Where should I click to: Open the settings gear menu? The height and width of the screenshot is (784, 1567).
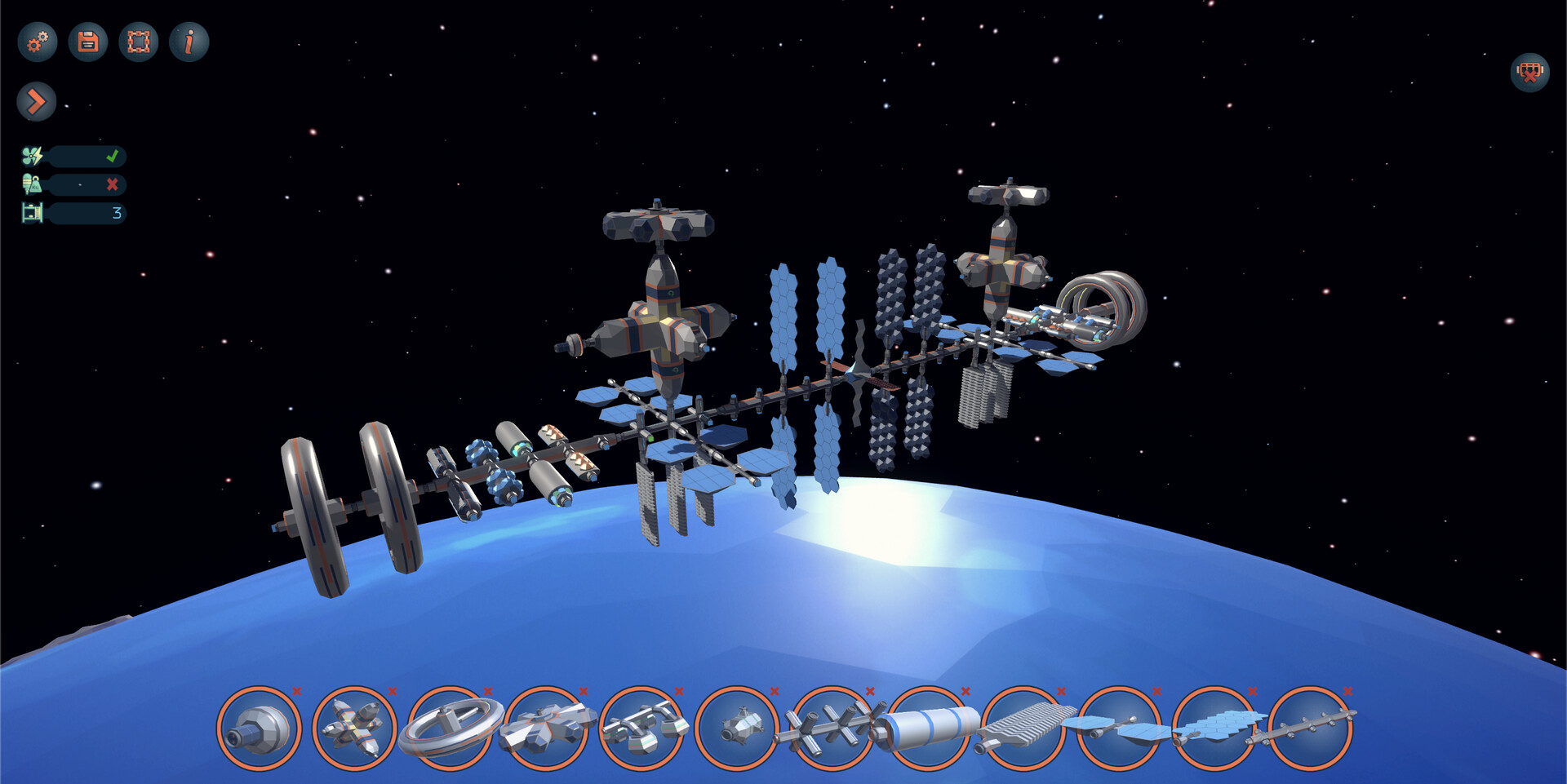click(36, 42)
